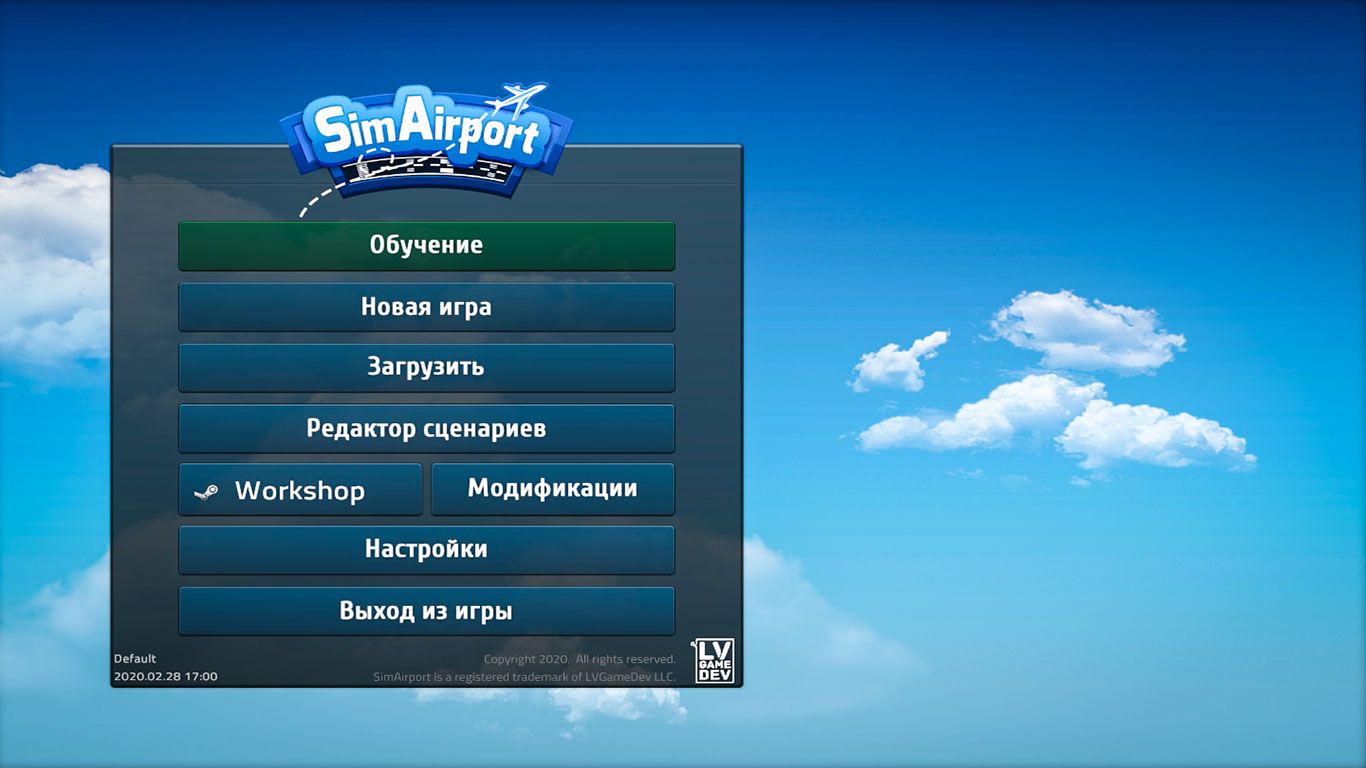Open the Модификации mods menu

pyautogui.click(x=552, y=488)
